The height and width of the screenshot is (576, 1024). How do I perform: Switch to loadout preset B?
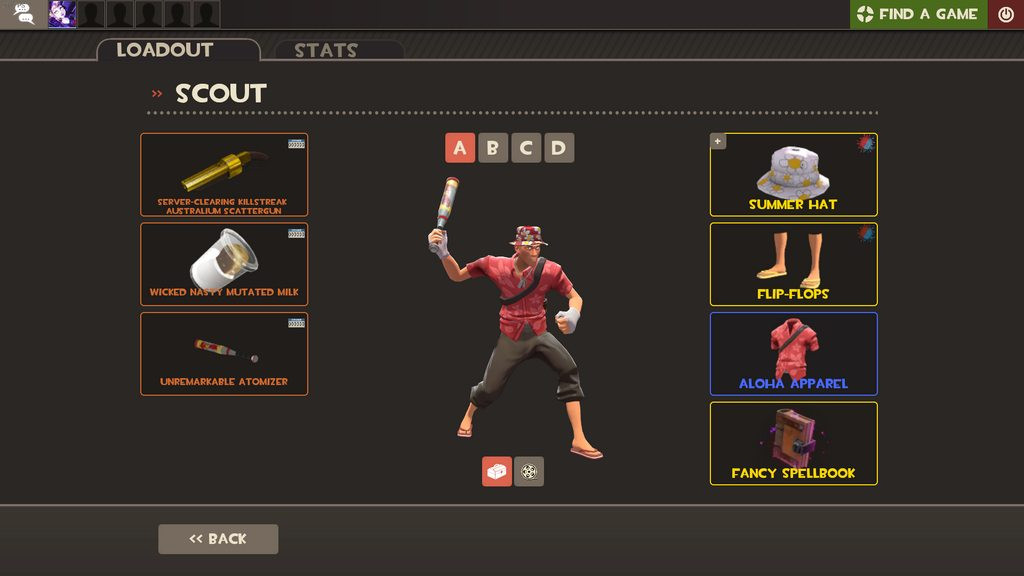(493, 148)
